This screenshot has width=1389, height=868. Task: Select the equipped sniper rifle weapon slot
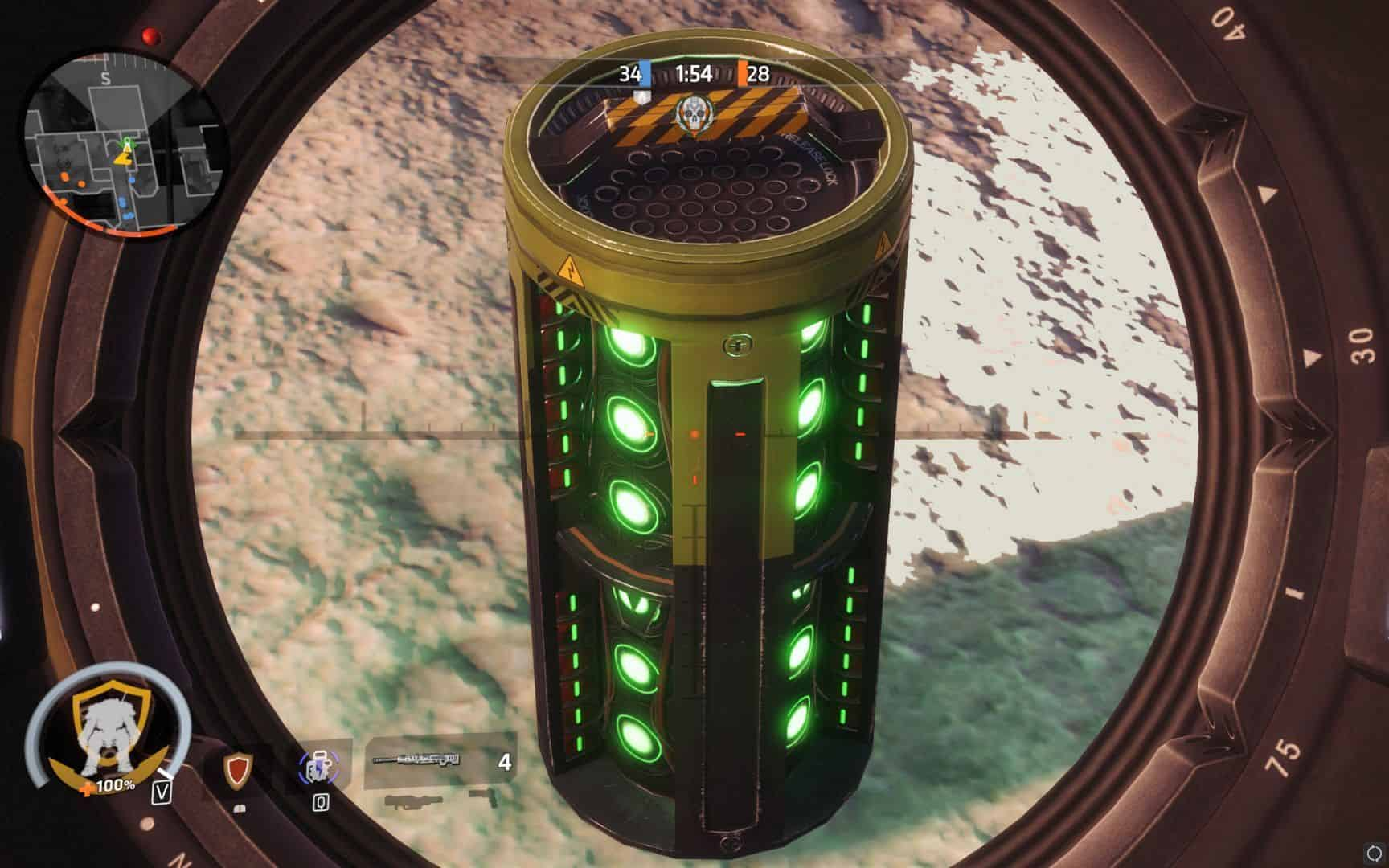click(438, 761)
